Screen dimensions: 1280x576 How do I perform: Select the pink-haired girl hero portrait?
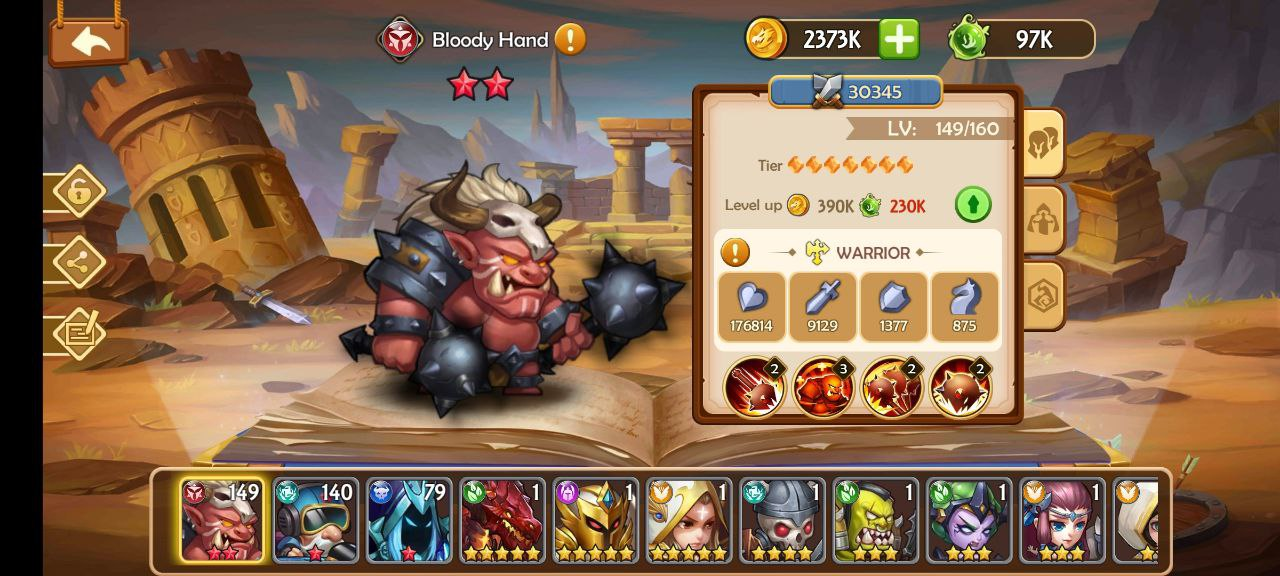(x=1062, y=521)
